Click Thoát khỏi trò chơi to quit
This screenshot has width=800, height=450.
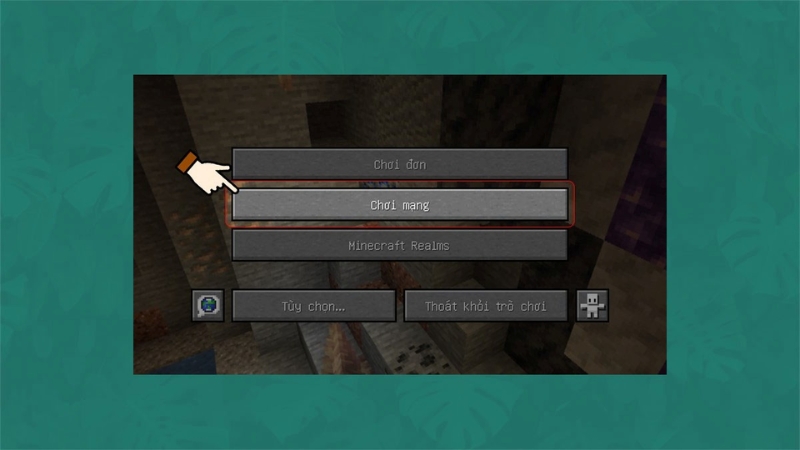tap(486, 306)
